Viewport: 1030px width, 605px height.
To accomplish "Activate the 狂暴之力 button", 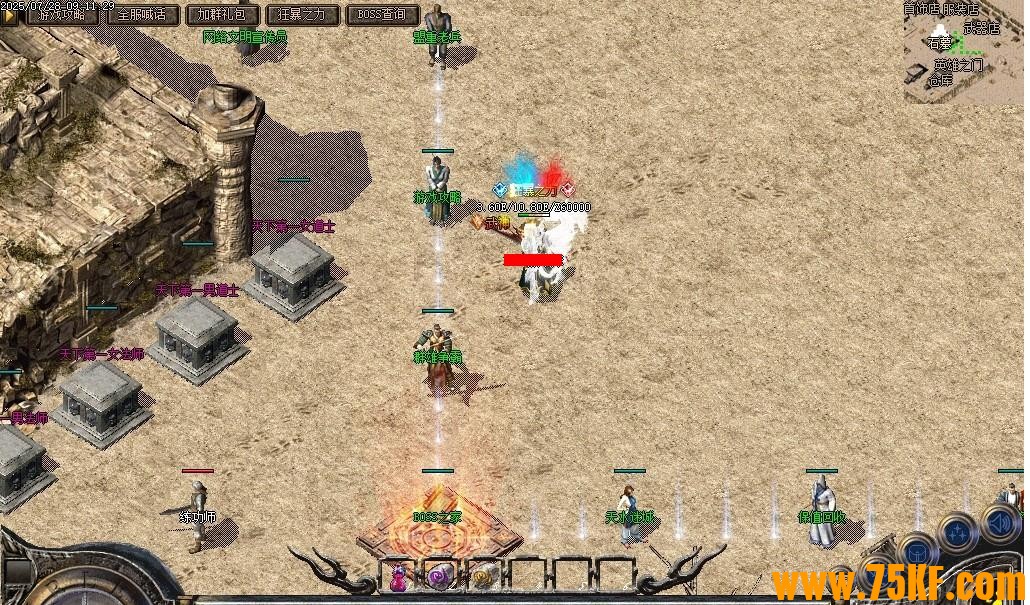I will coord(302,15).
